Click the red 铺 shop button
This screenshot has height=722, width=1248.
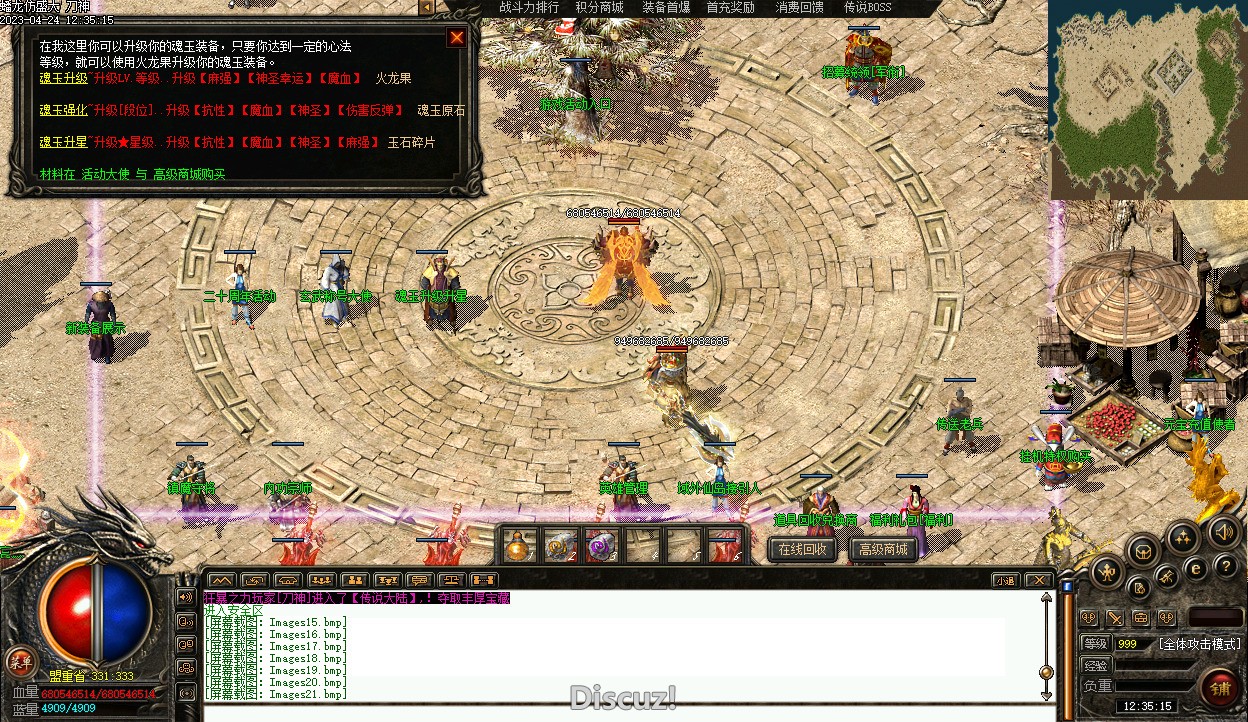pyautogui.click(x=1220, y=688)
